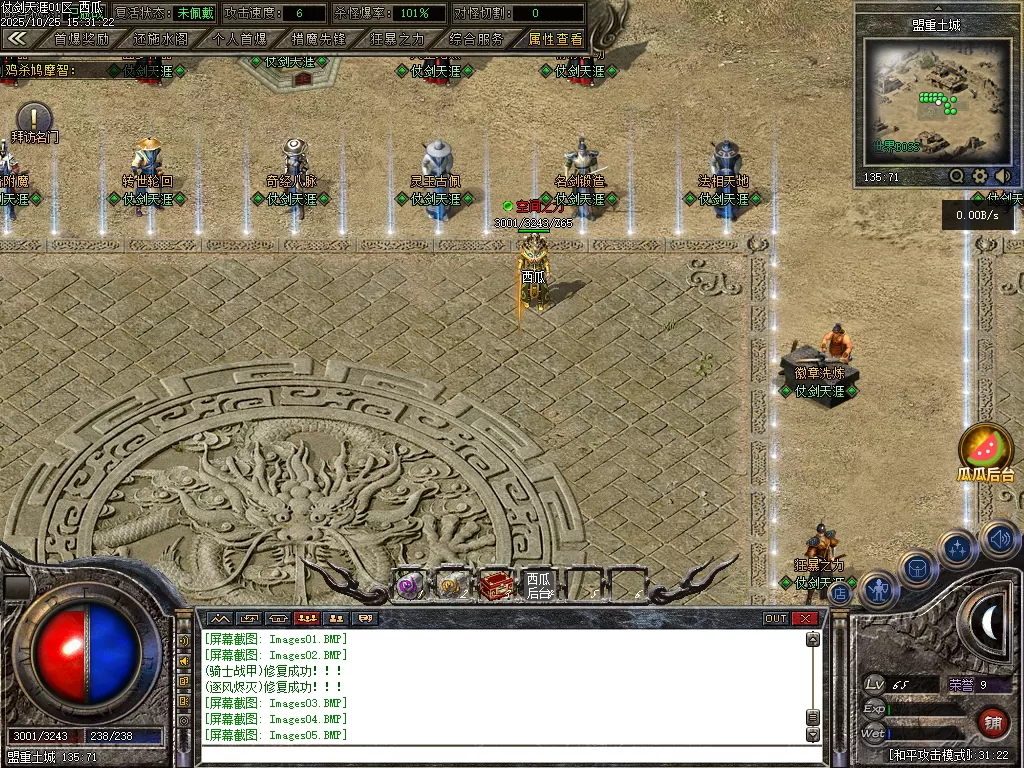Image resolution: width=1024 pixels, height=768 pixels.
Task: Click the minimap magnifier search icon
Action: (x=957, y=177)
